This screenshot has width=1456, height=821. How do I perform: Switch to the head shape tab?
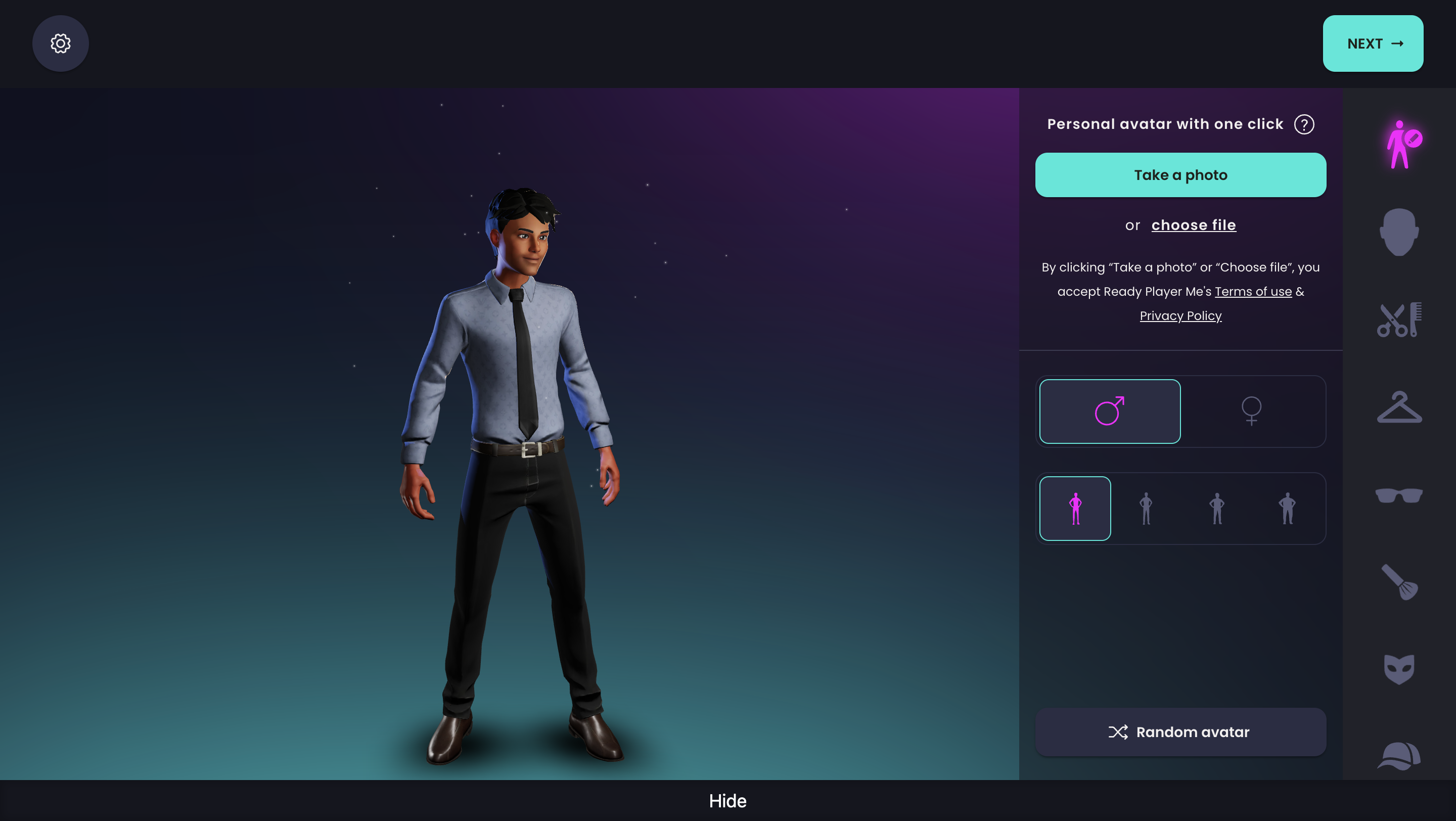pyautogui.click(x=1398, y=232)
